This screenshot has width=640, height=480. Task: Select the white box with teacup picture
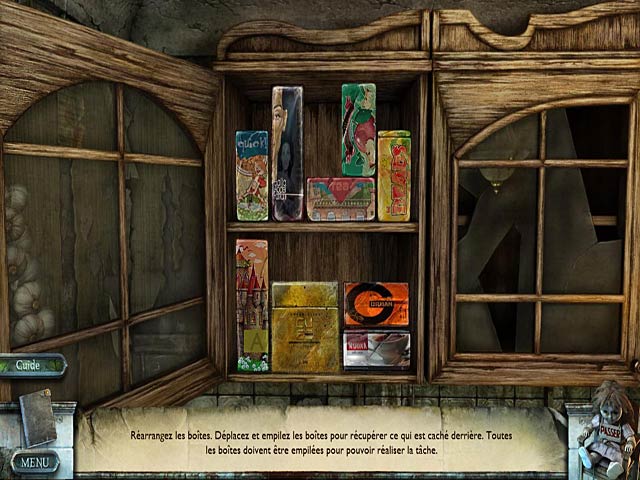376,348
